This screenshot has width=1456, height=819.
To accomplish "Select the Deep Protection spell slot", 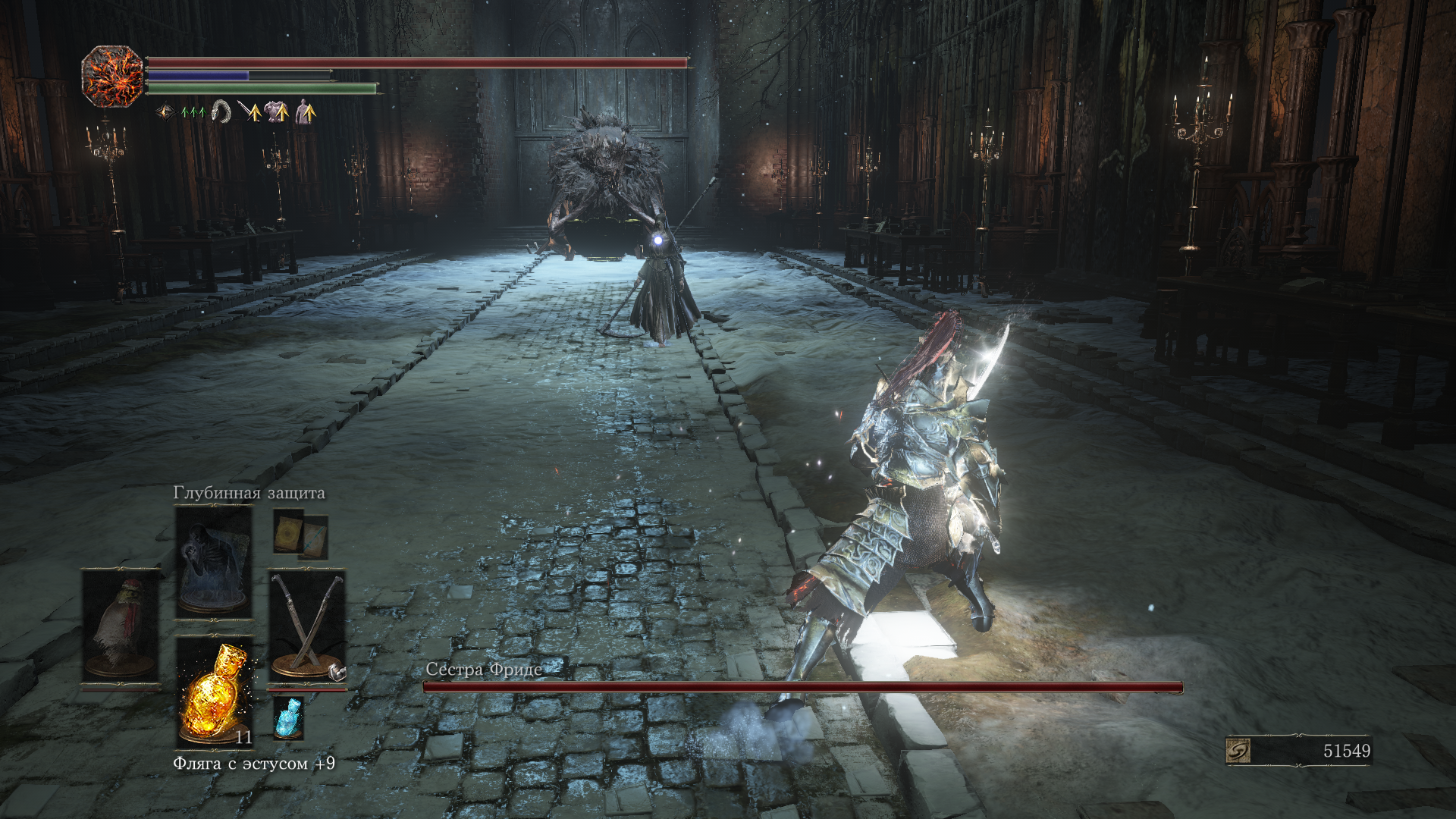I will (x=214, y=561).
